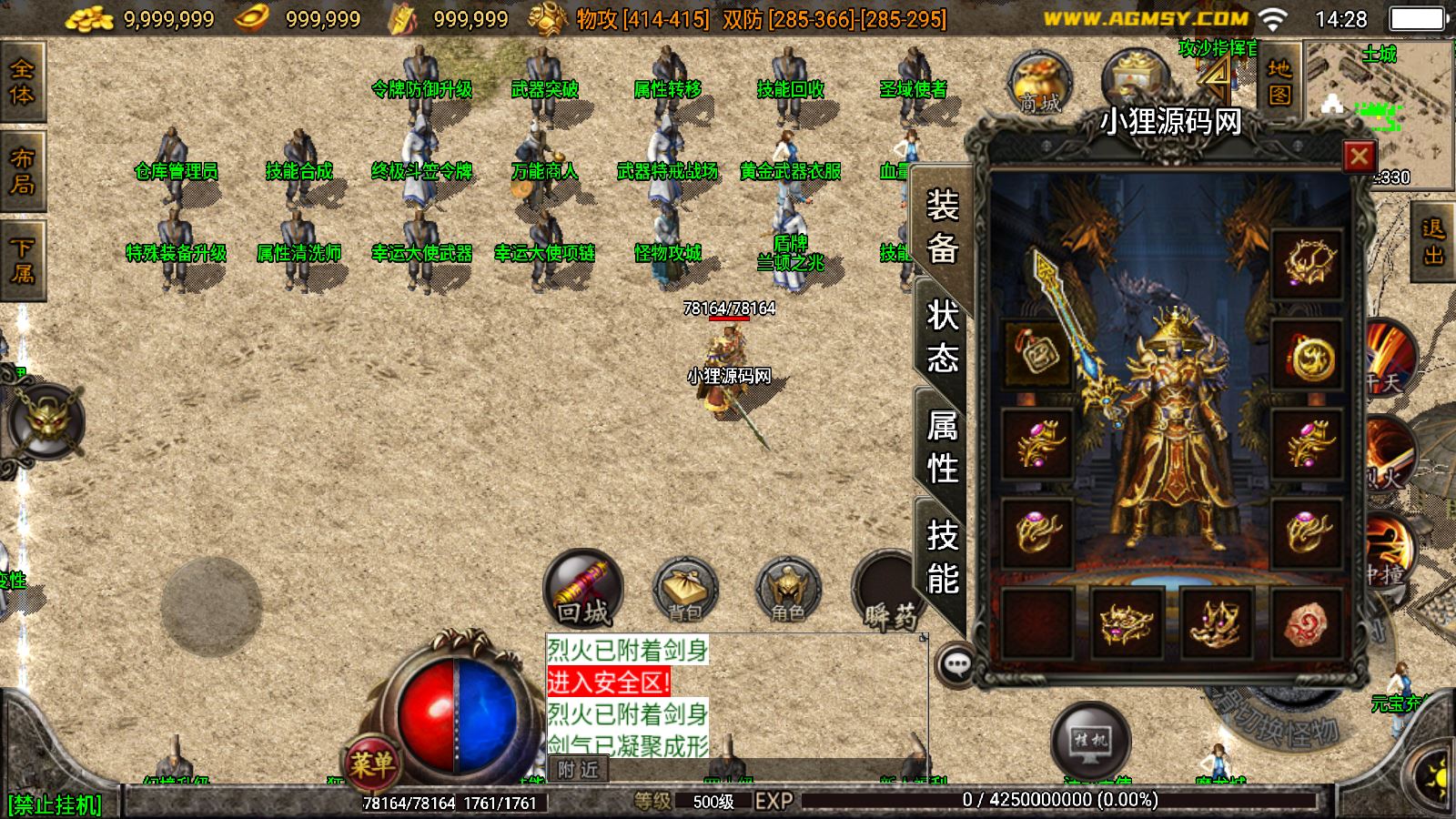Open the 状态 status tab
Image resolution: width=1456 pixels, height=819 pixels.
pos(942,338)
